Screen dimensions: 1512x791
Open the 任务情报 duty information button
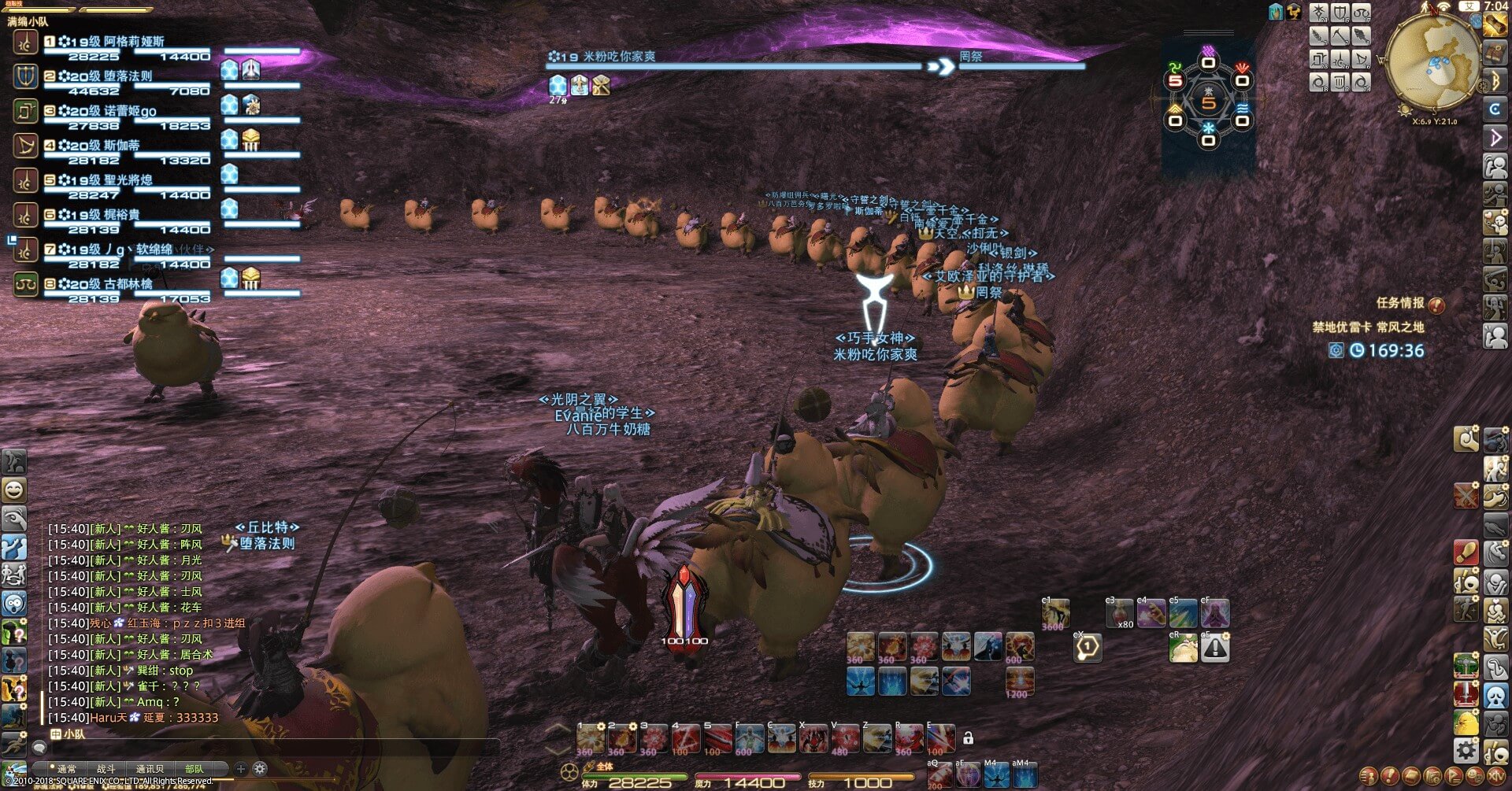tap(1410, 303)
